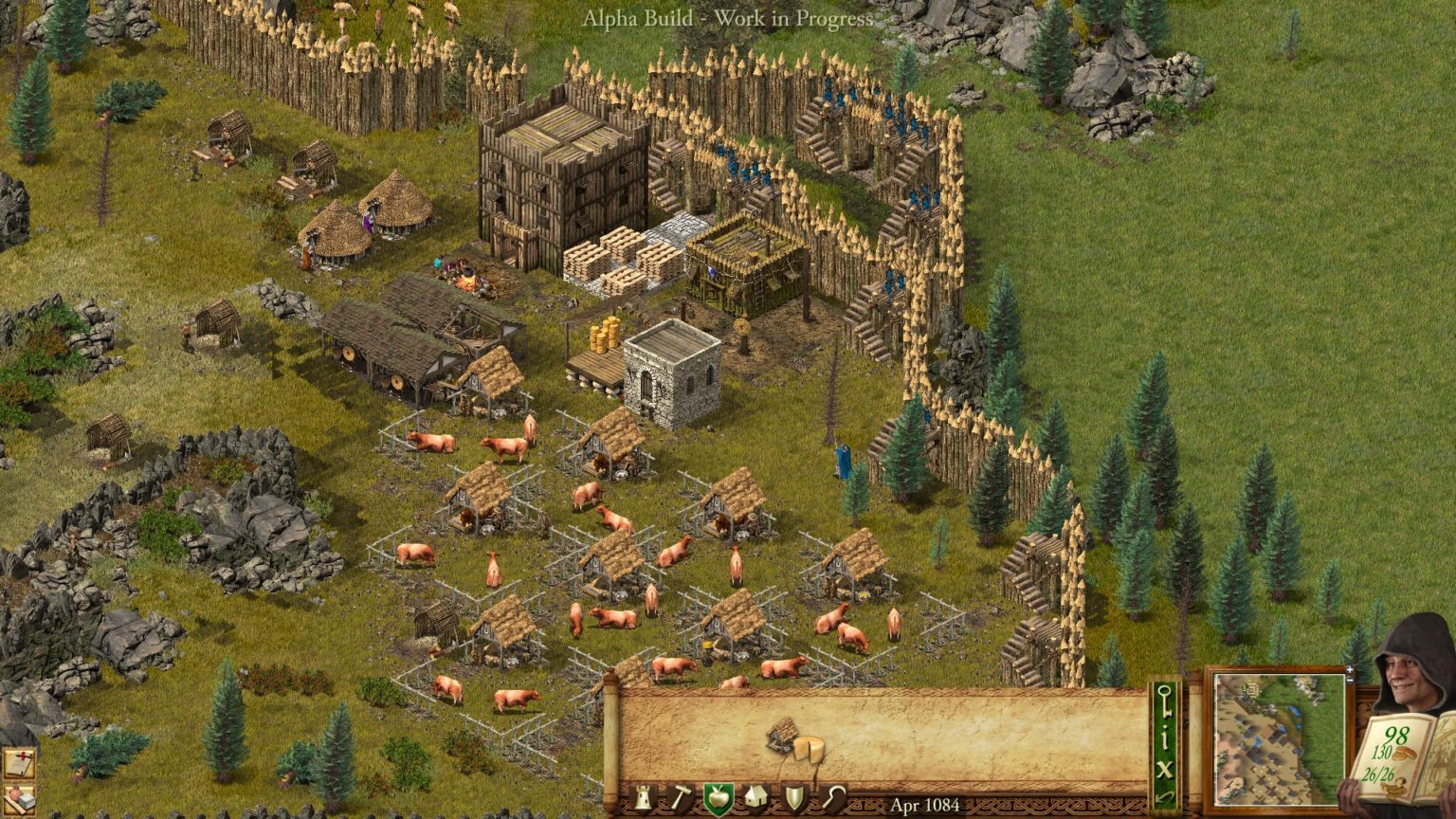This screenshot has height=819, width=1456.
Task: Undo last action with the curved arrow
Action: pos(1164,796)
